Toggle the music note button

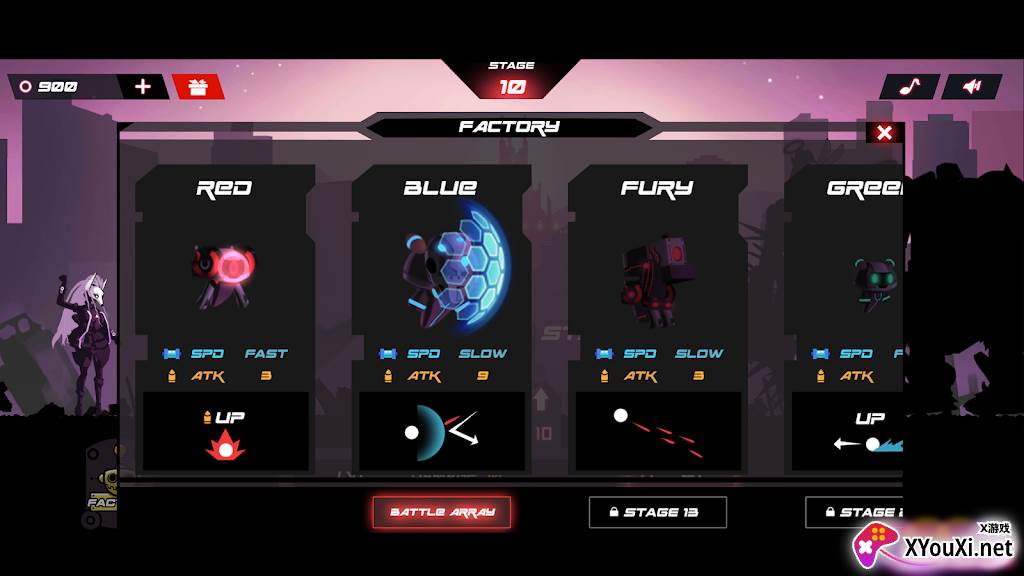pos(909,87)
